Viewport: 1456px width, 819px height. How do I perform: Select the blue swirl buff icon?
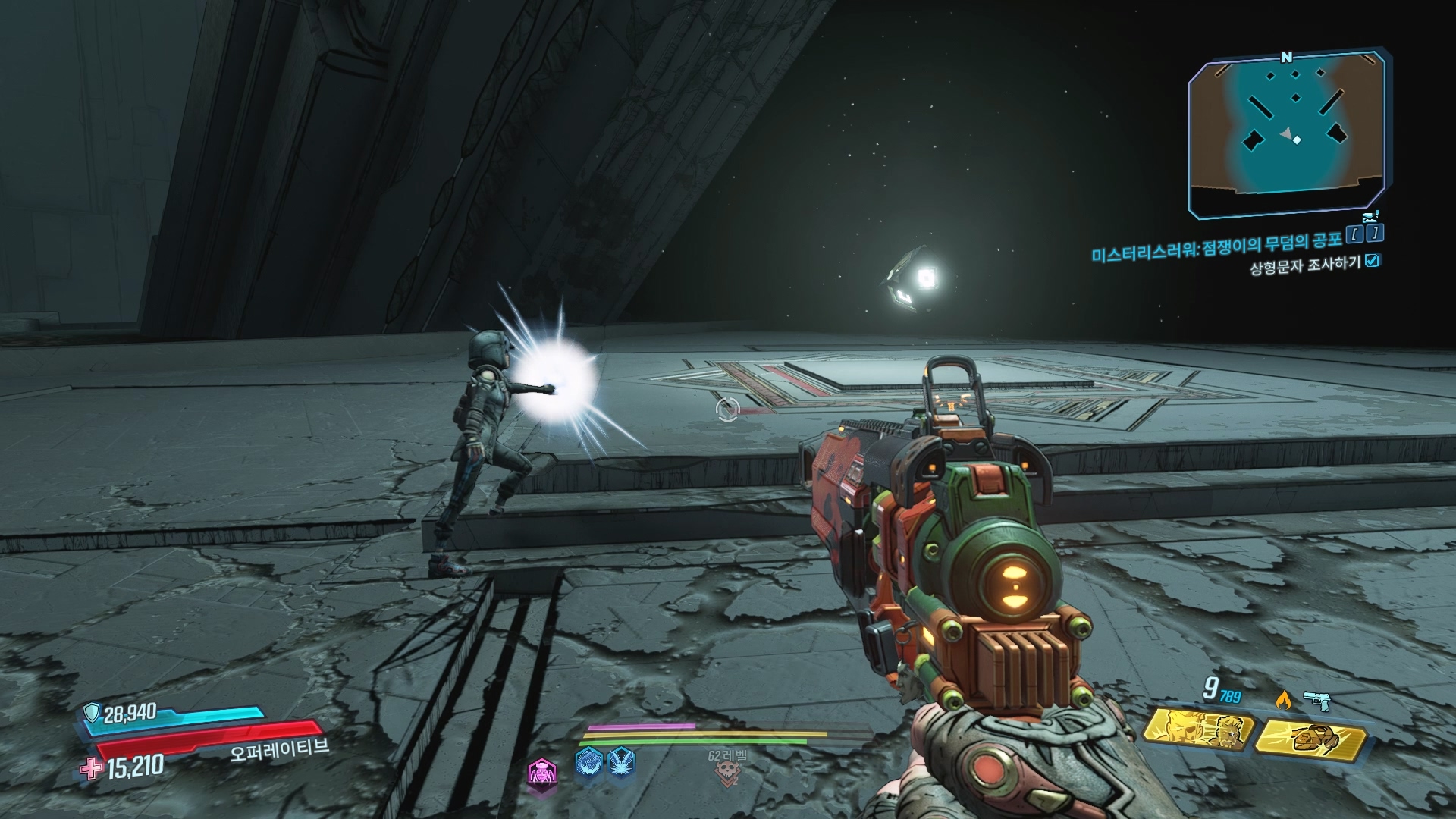[x=589, y=761]
